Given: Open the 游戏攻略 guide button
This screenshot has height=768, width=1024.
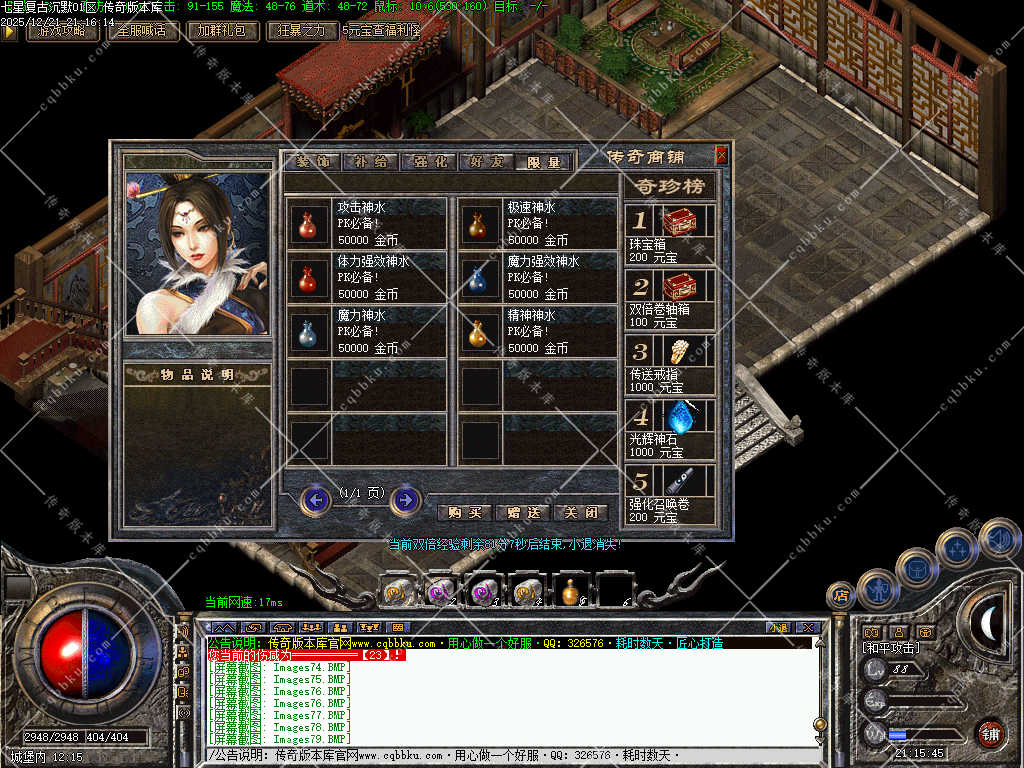Looking at the screenshot, I should pyautogui.click(x=62, y=31).
